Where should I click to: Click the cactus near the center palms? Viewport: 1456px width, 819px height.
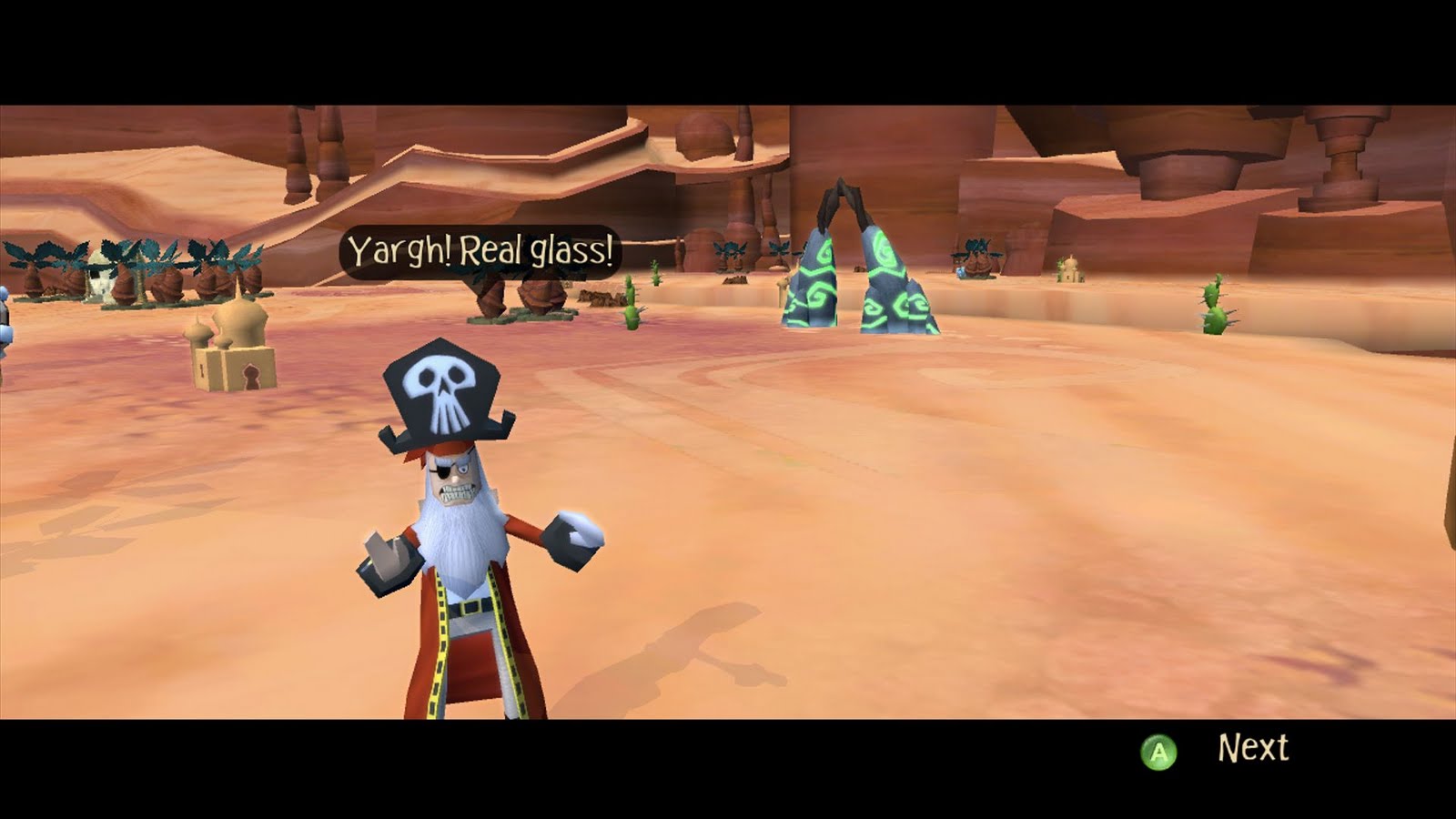click(632, 306)
